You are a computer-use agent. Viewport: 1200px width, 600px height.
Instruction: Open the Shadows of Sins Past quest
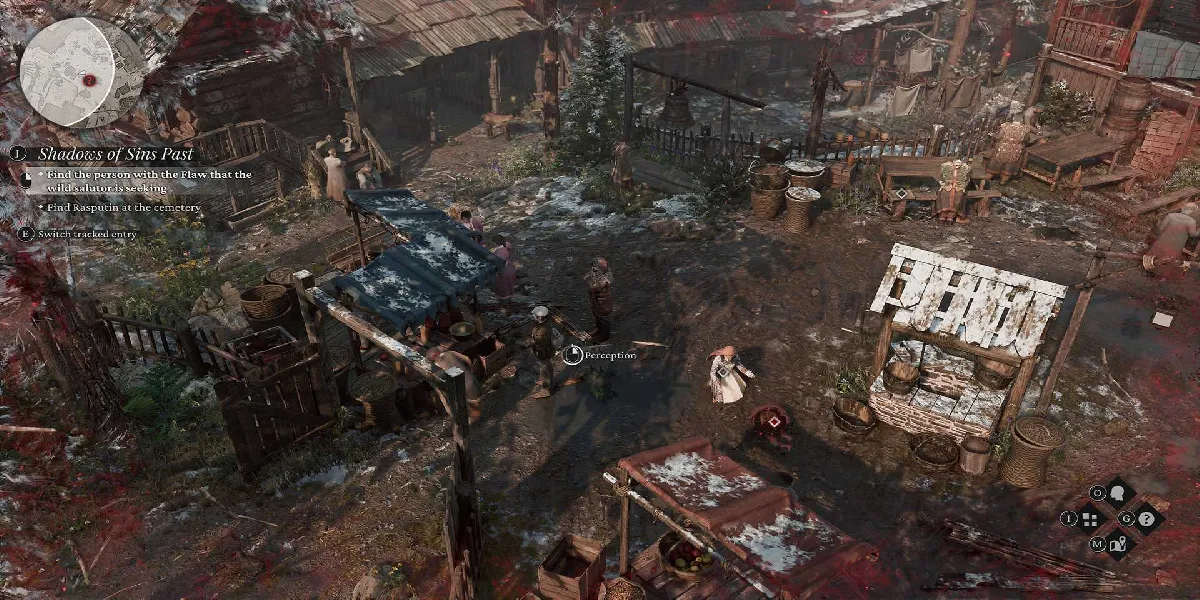pyautogui.click(x=116, y=154)
